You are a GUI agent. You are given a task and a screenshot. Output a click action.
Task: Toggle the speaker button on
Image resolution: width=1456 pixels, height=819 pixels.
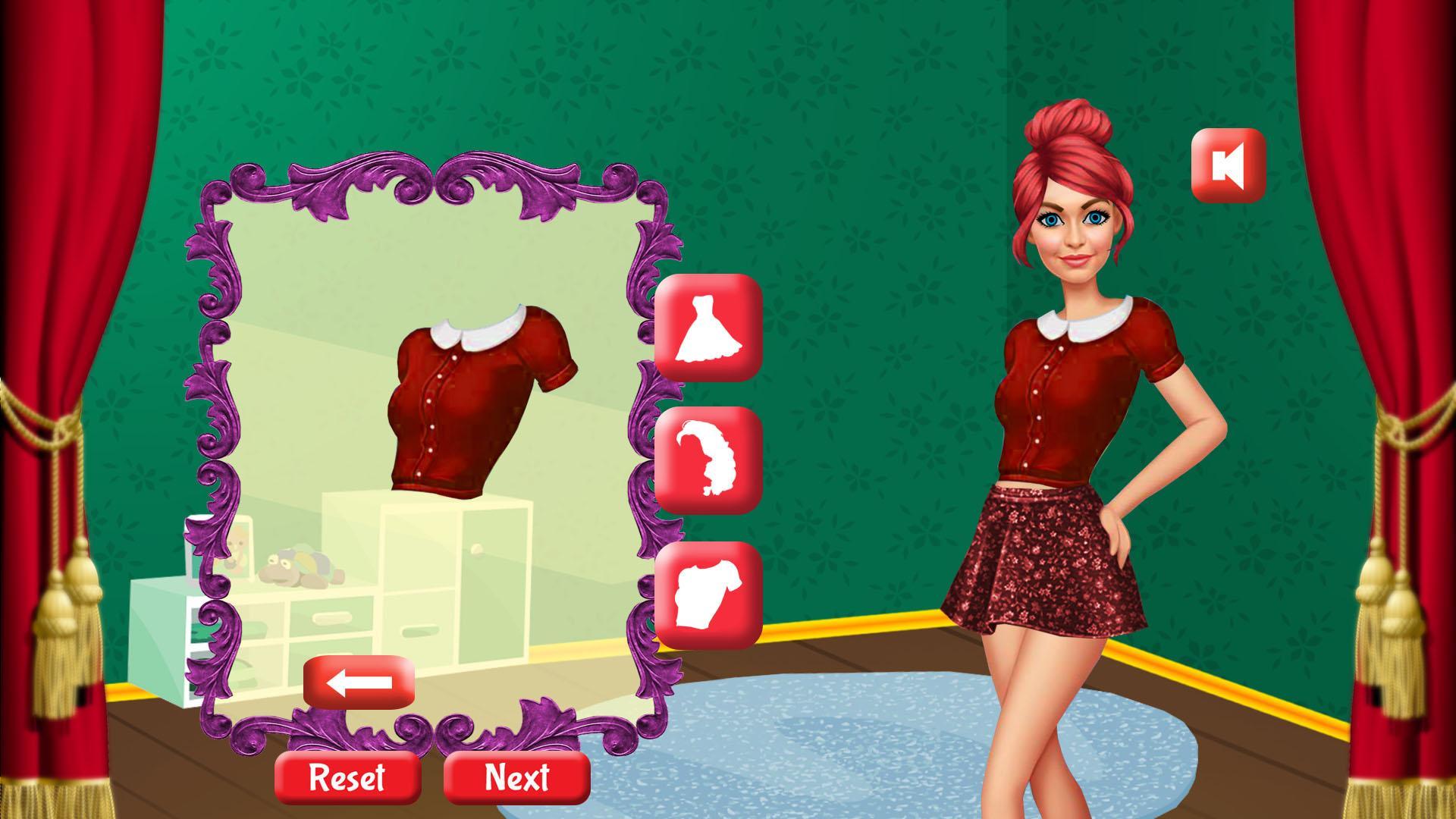tap(1227, 166)
